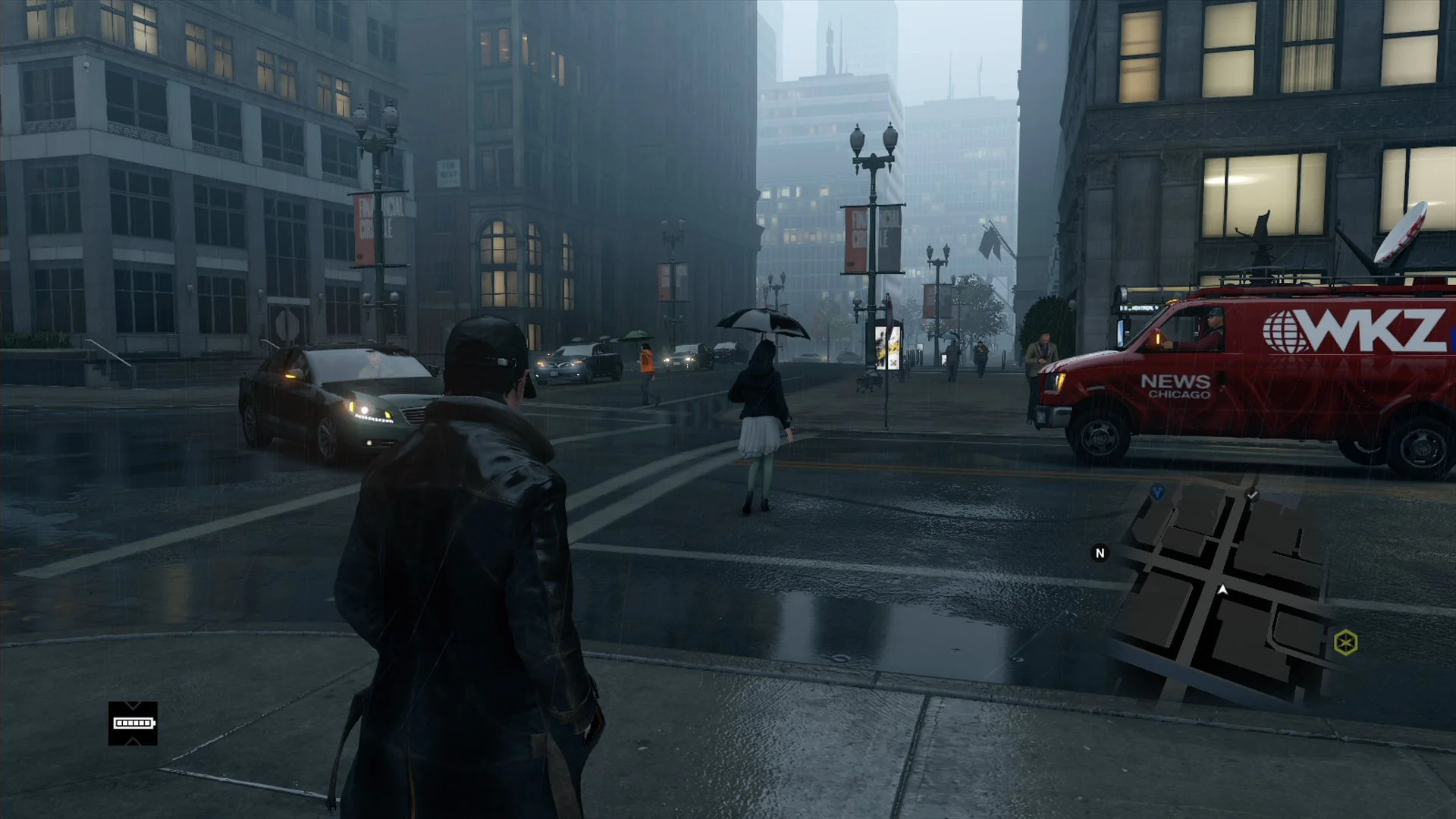Click the checkmark marker on minimap
The image size is (1456, 819).
tap(1252, 495)
